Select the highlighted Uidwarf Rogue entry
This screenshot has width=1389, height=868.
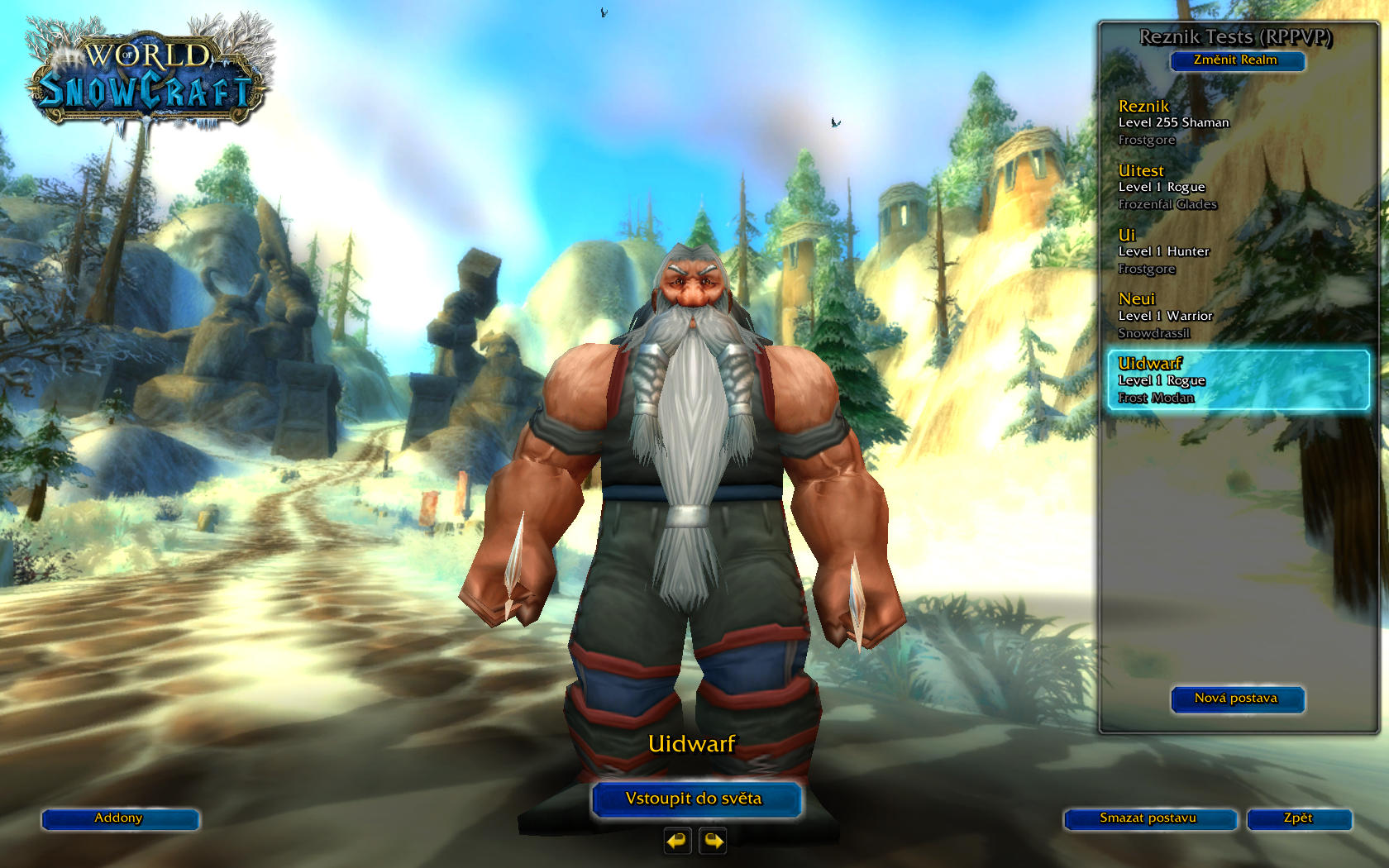[1237, 380]
